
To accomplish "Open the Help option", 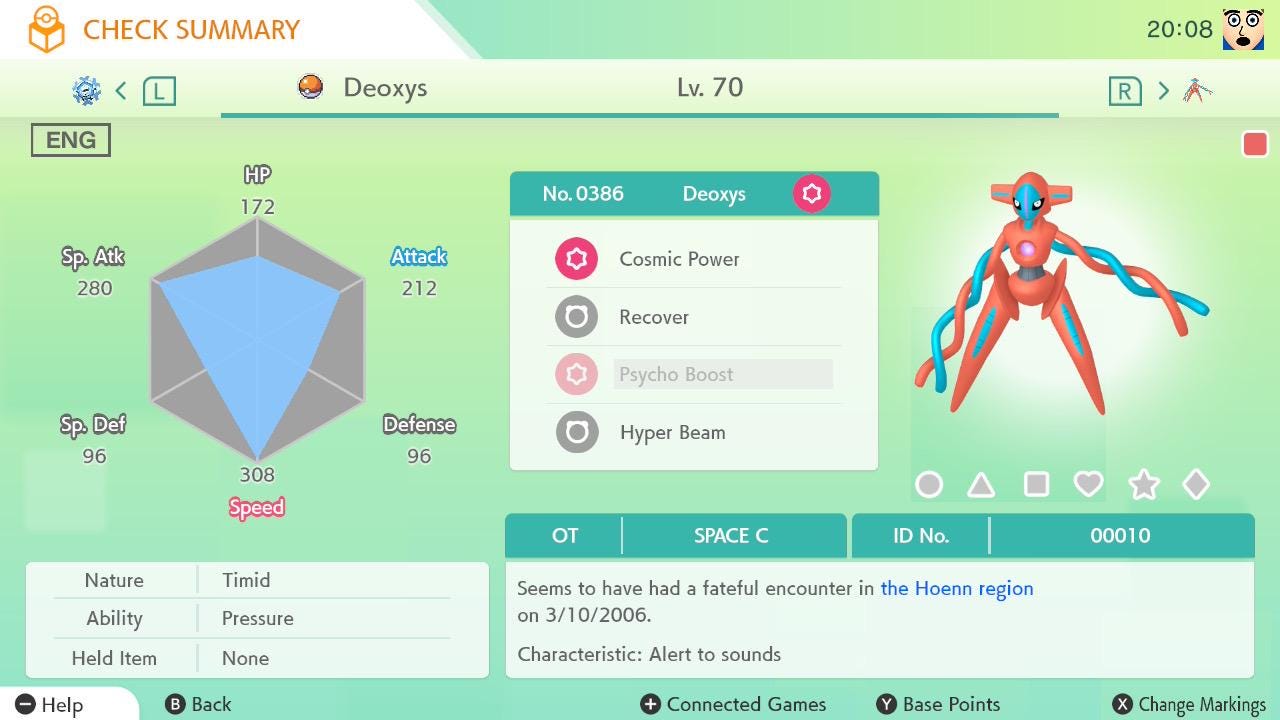I will pos(50,705).
